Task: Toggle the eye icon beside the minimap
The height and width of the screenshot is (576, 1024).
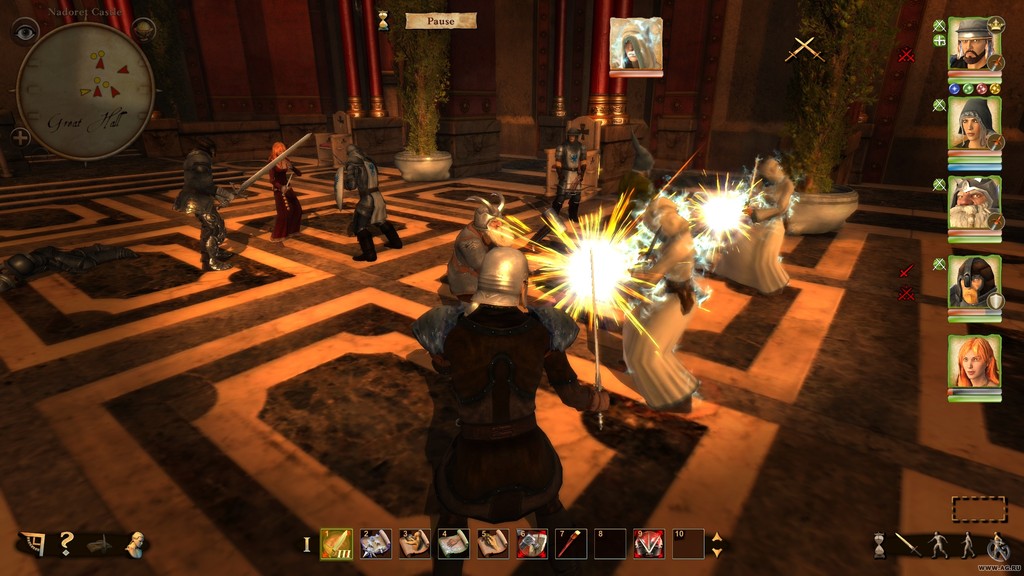Action: point(25,30)
